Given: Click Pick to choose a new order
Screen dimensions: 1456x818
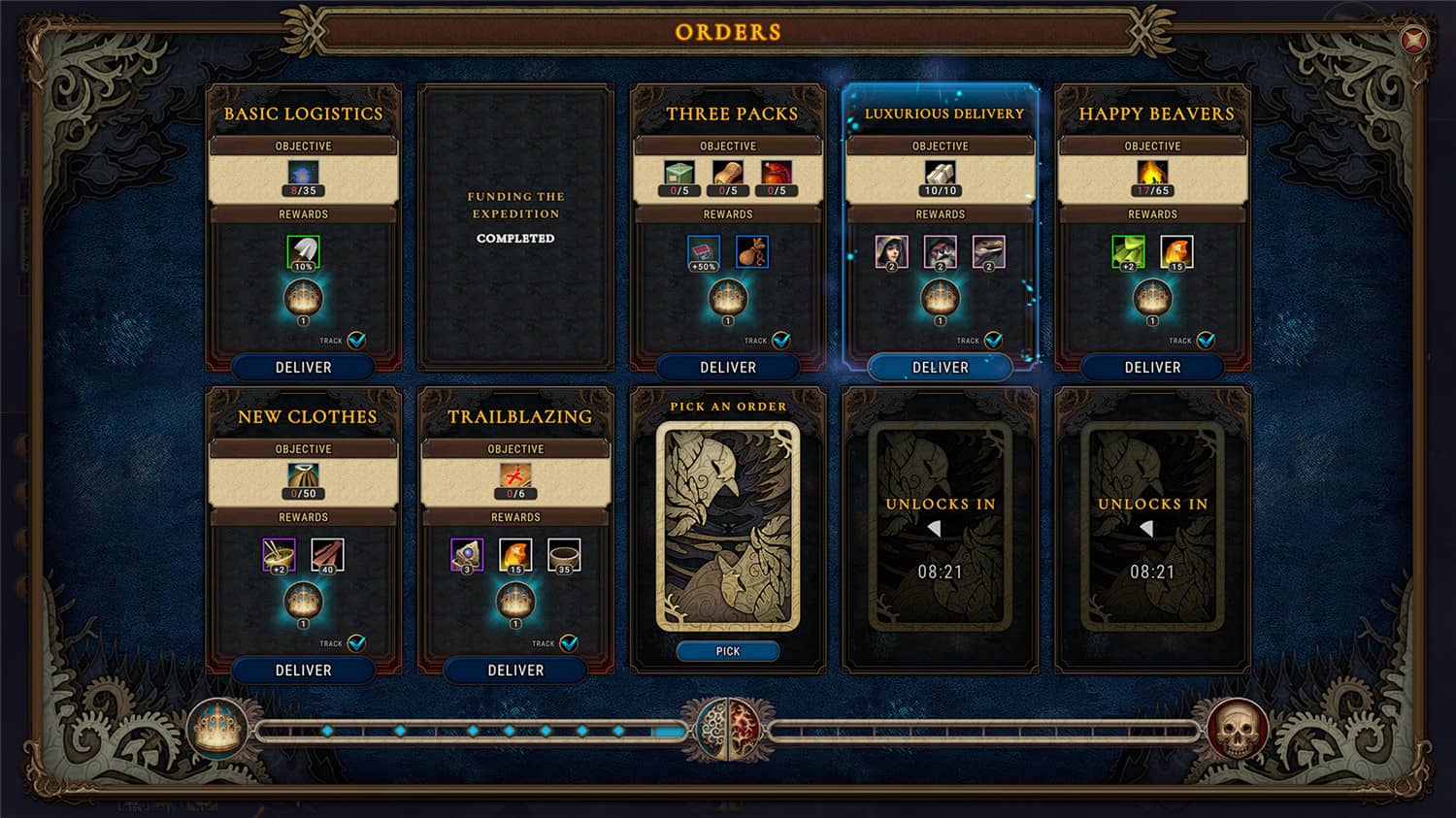Looking at the screenshot, I should pos(727,651).
